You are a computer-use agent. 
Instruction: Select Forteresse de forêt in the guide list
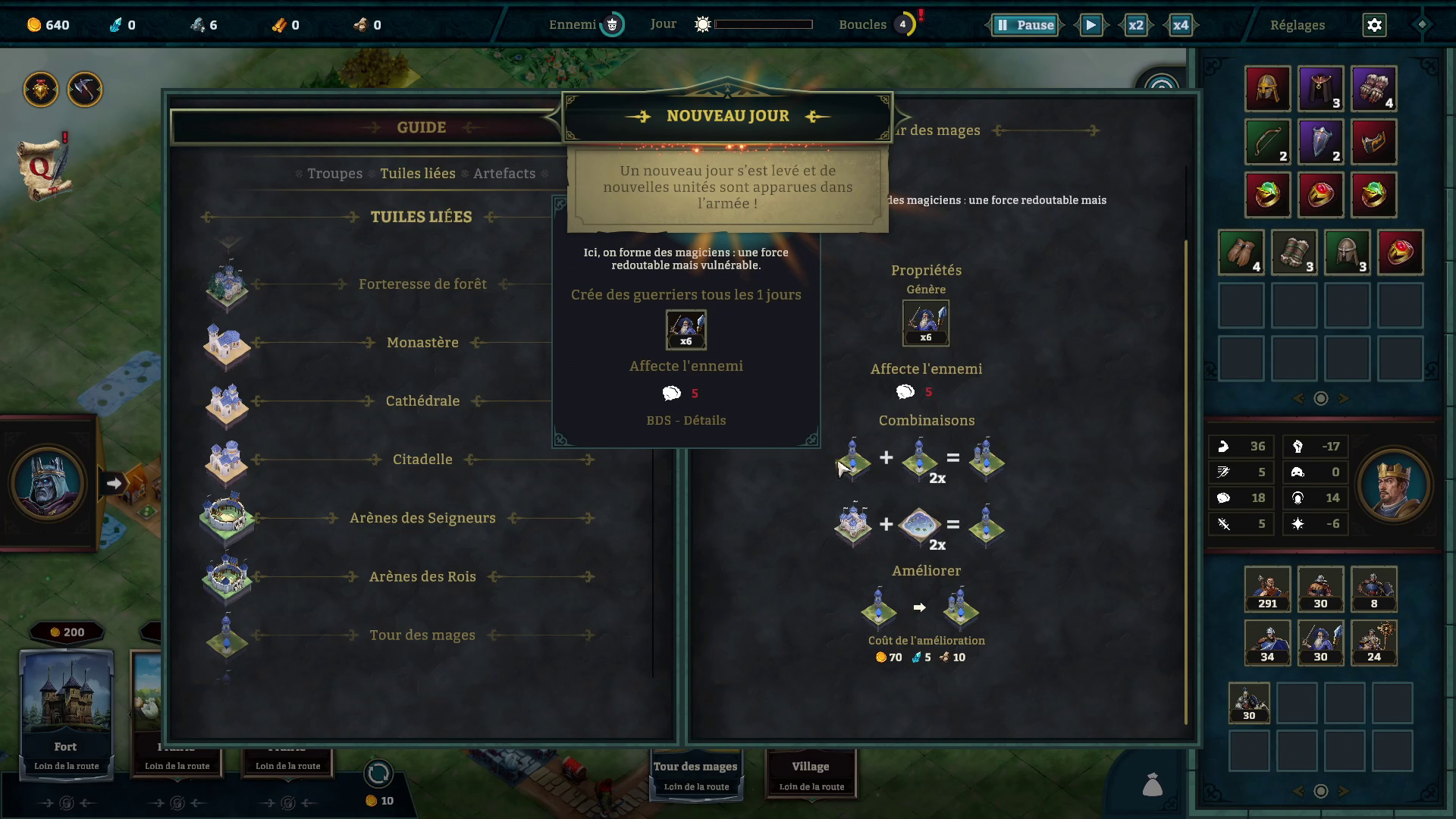[x=422, y=284]
